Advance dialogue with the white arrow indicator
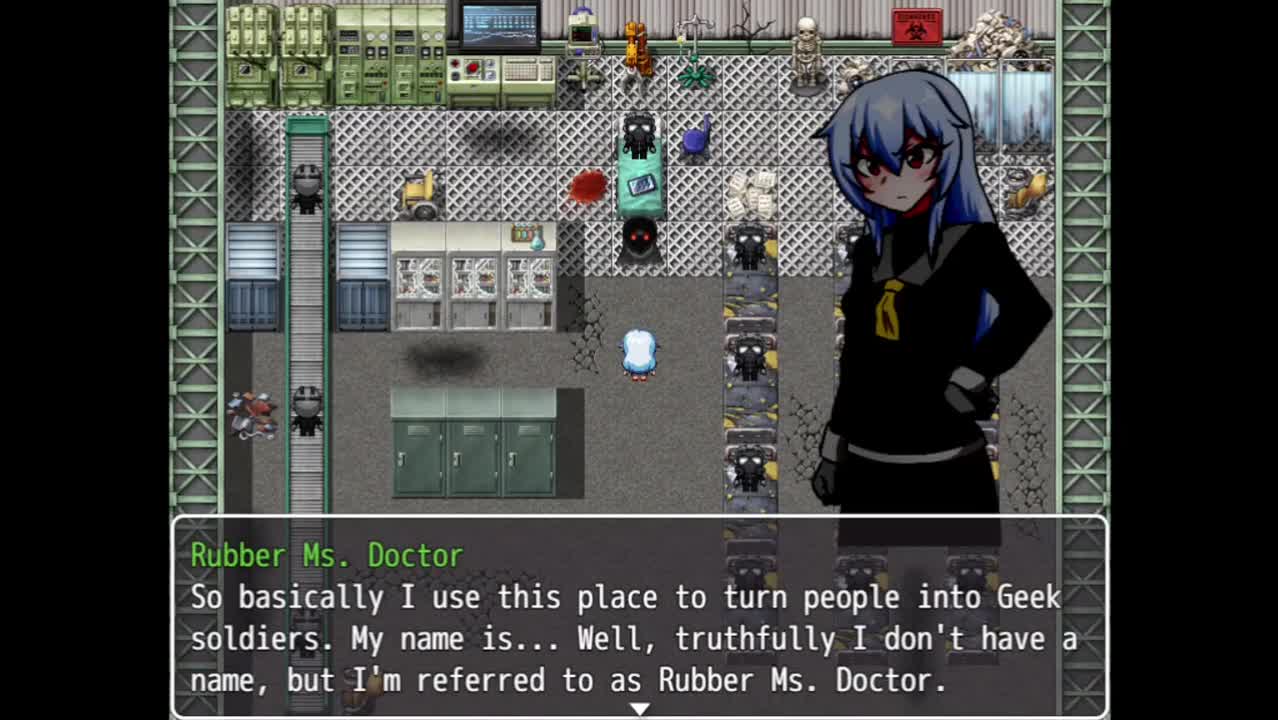This screenshot has height=720, width=1278. click(x=639, y=708)
